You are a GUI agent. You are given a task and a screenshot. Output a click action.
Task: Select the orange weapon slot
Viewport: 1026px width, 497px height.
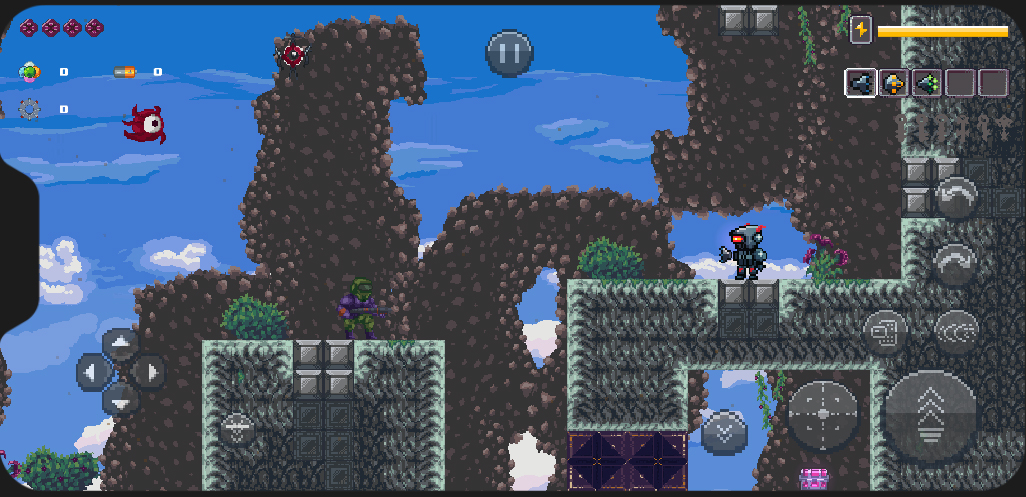893,83
